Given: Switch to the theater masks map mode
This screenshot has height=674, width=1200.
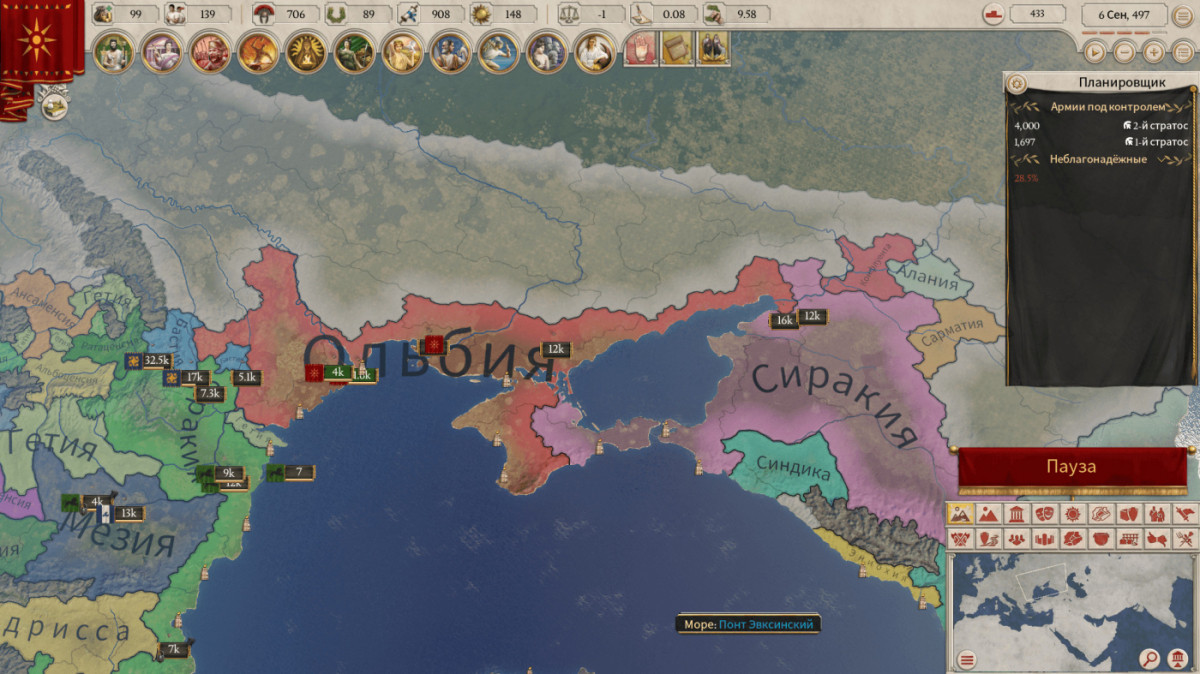Looking at the screenshot, I should pos(1044,514).
